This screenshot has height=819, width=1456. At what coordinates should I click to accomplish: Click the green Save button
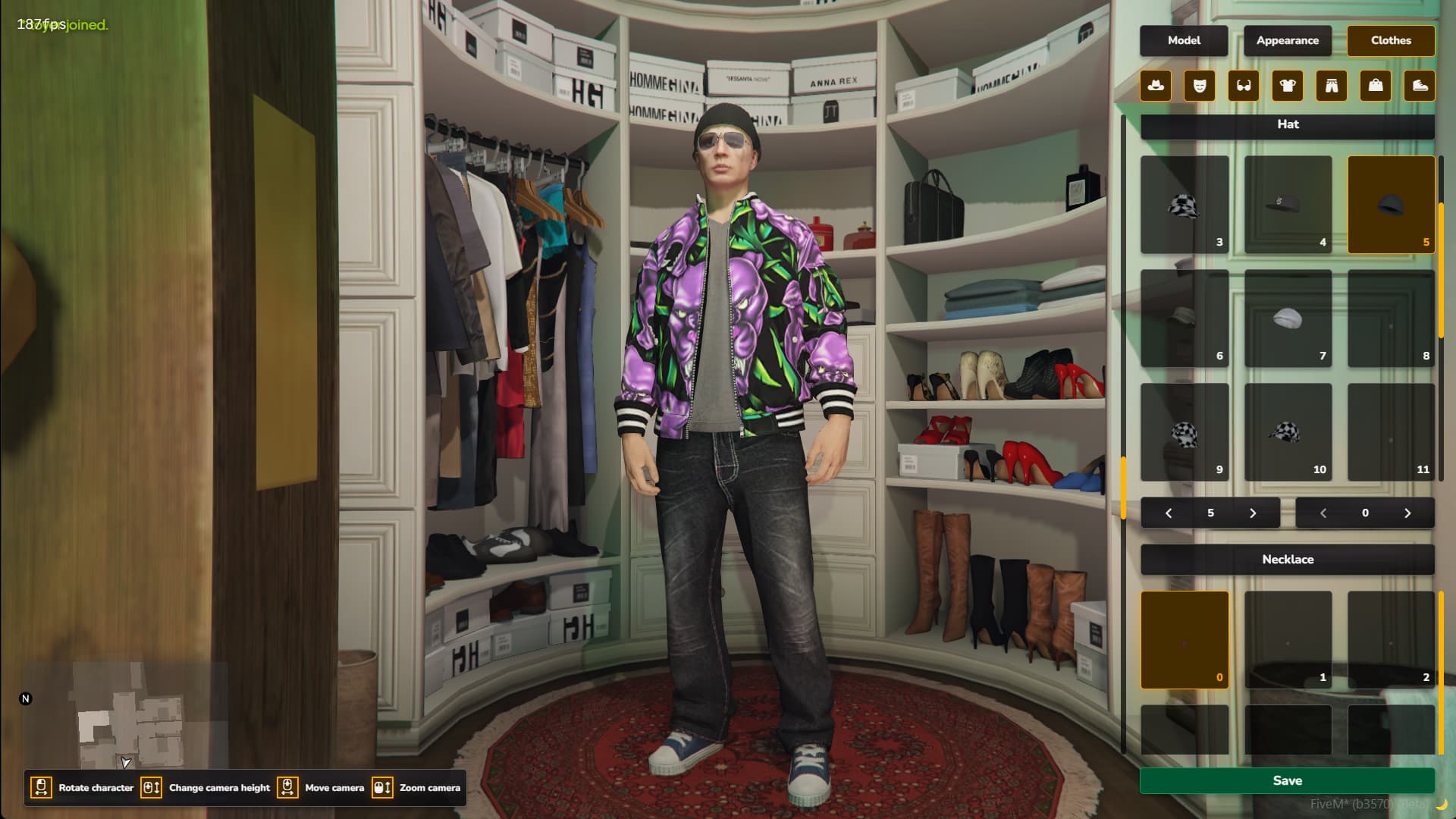pyautogui.click(x=1287, y=780)
